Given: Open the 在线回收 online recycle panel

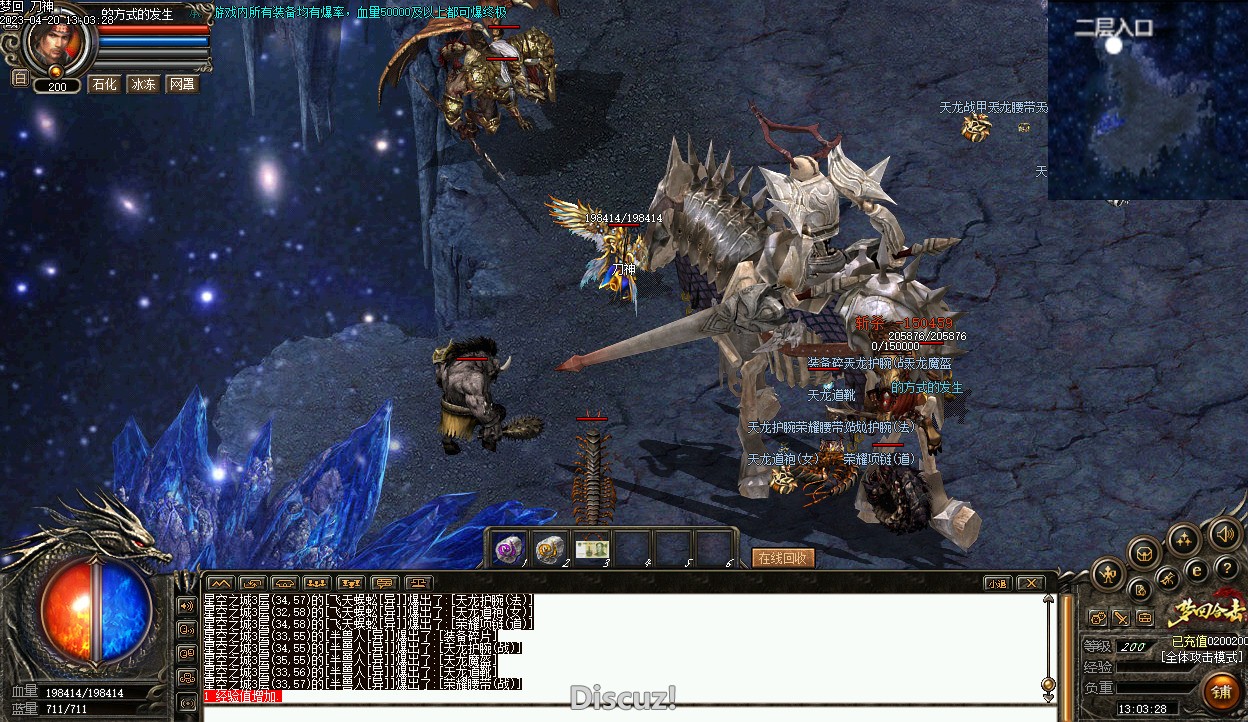Looking at the screenshot, I should tap(783, 558).
